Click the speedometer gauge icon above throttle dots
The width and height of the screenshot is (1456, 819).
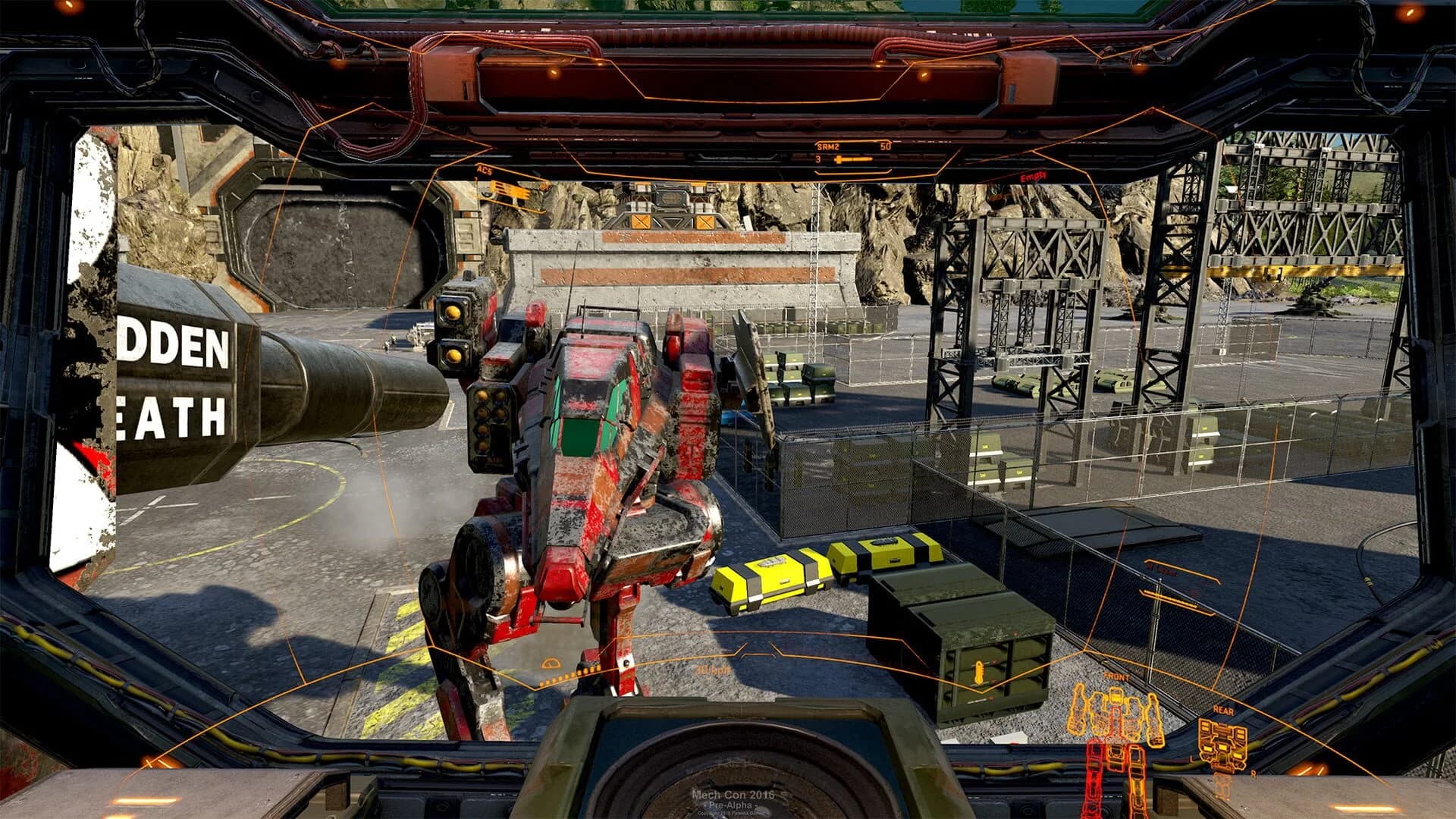coord(551,663)
